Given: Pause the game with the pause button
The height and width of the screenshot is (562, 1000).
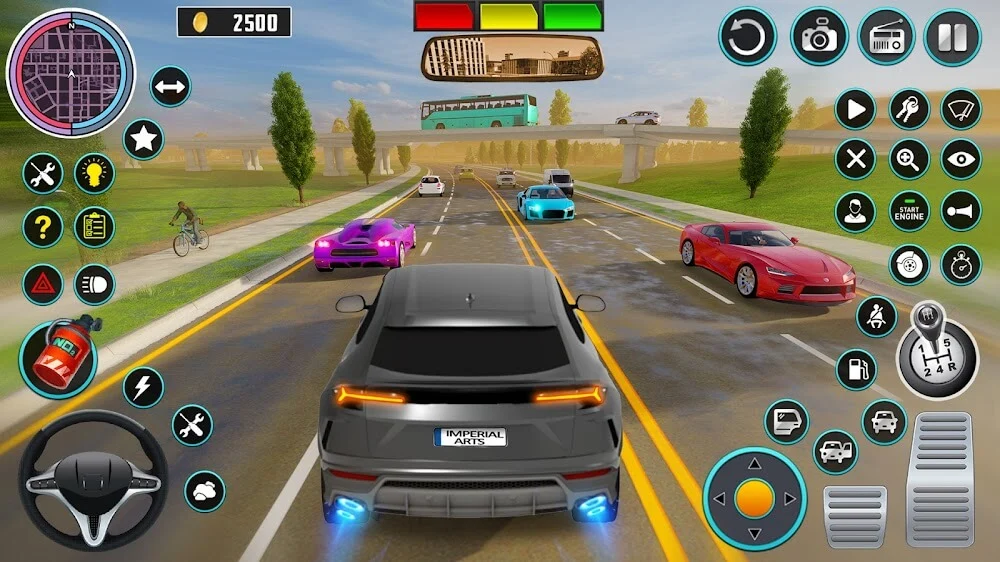Looking at the screenshot, I should (952, 37).
